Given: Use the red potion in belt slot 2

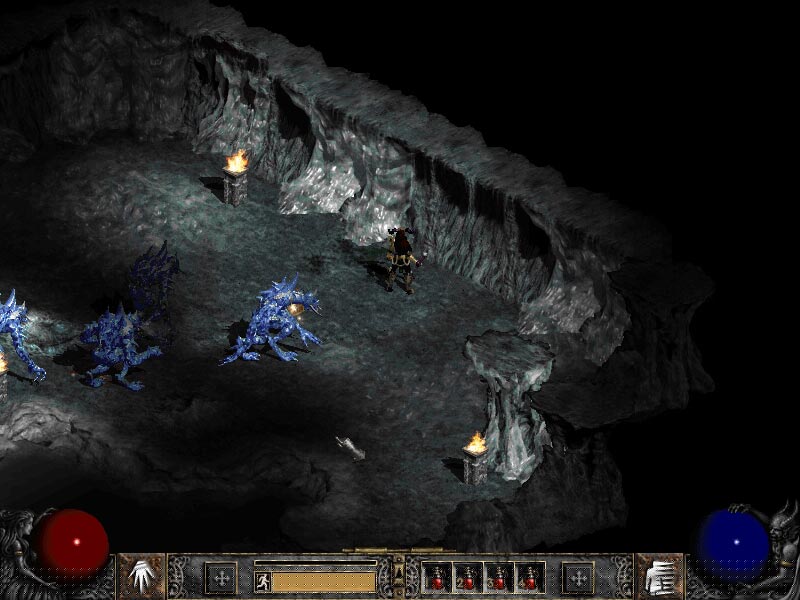Looking at the screenshot, I should tap(466, 577).
